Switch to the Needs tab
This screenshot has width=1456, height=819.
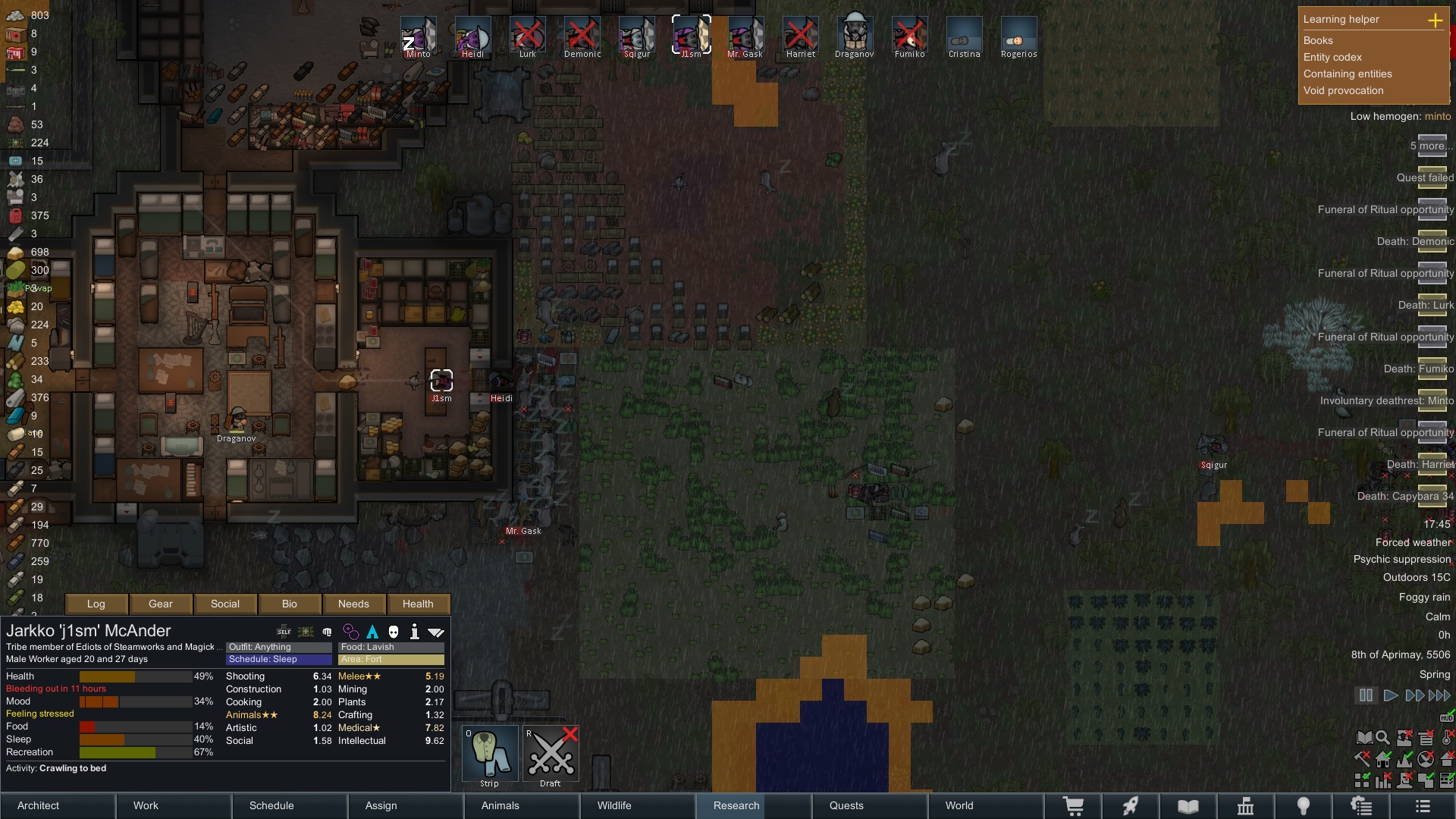[x=353, y=604]
